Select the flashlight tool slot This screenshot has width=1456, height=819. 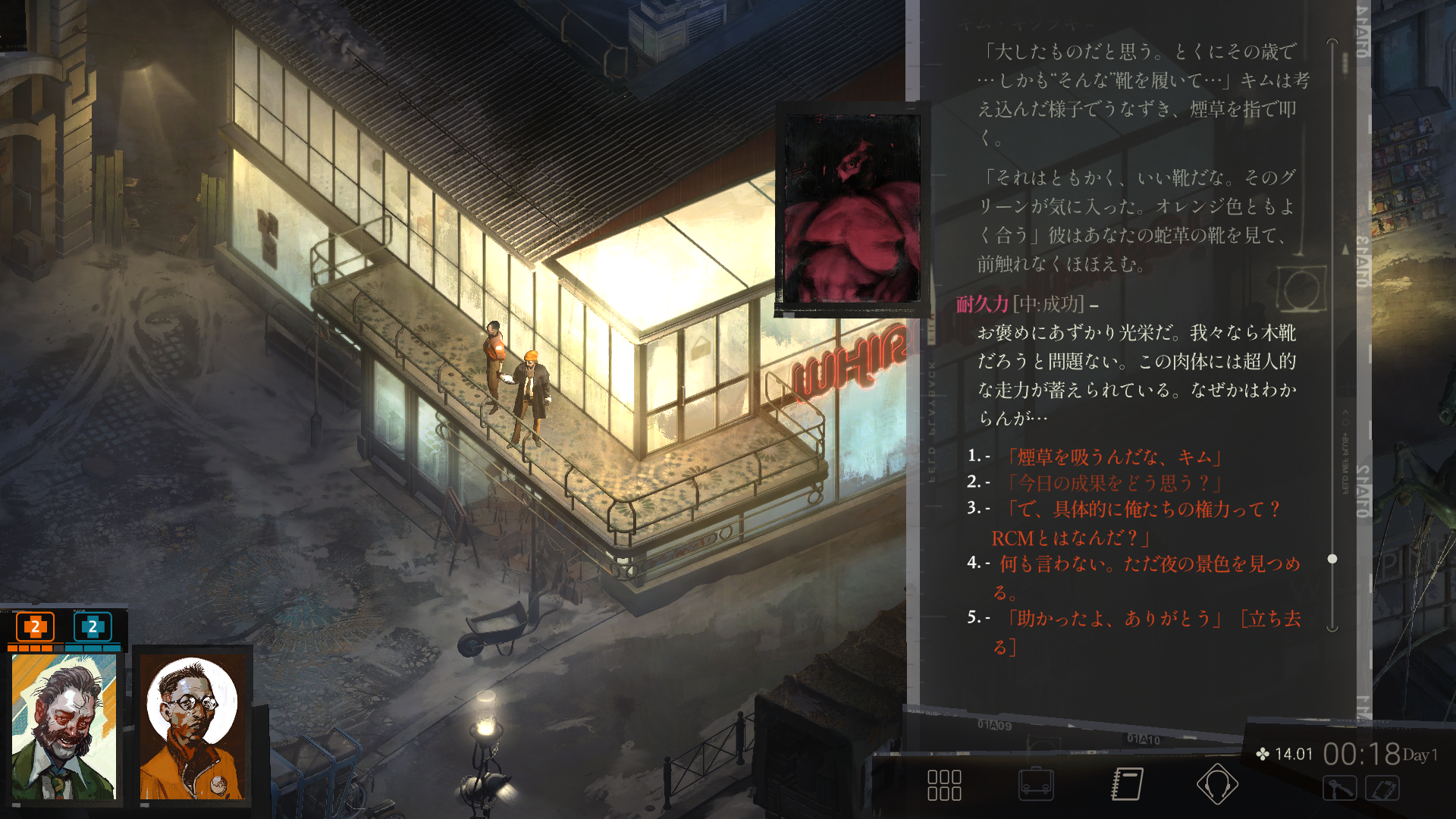pyautogui.click(x=1339, y=789)
